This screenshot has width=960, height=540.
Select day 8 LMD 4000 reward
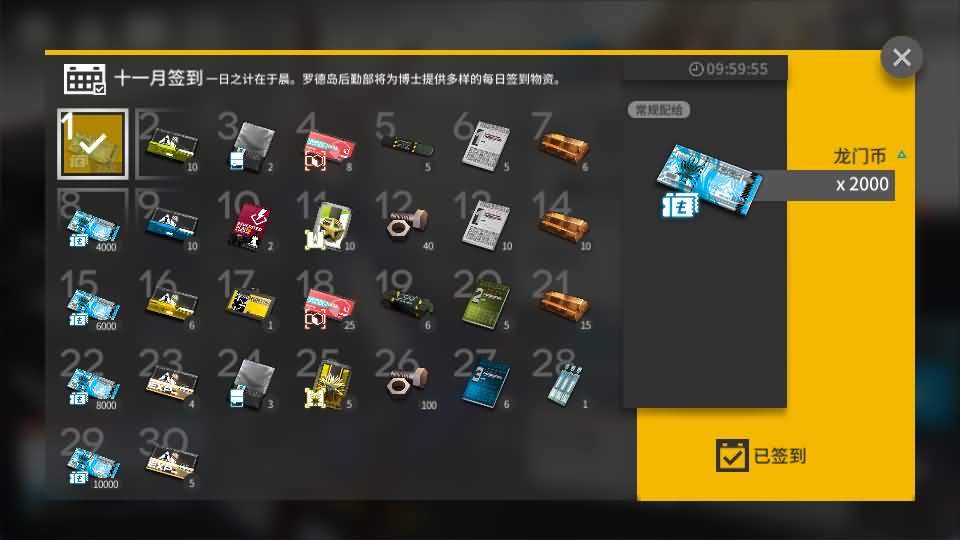click(x=92, y=223)
